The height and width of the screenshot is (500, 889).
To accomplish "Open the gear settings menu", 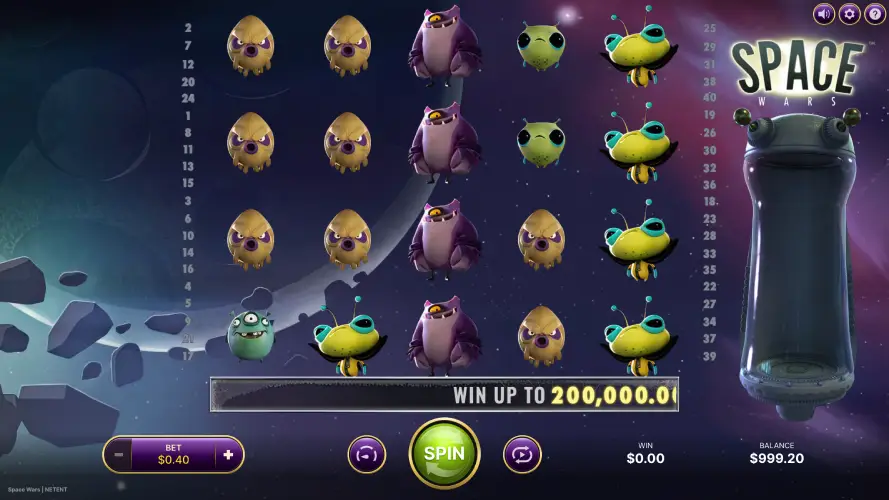I will pos(849,14).
